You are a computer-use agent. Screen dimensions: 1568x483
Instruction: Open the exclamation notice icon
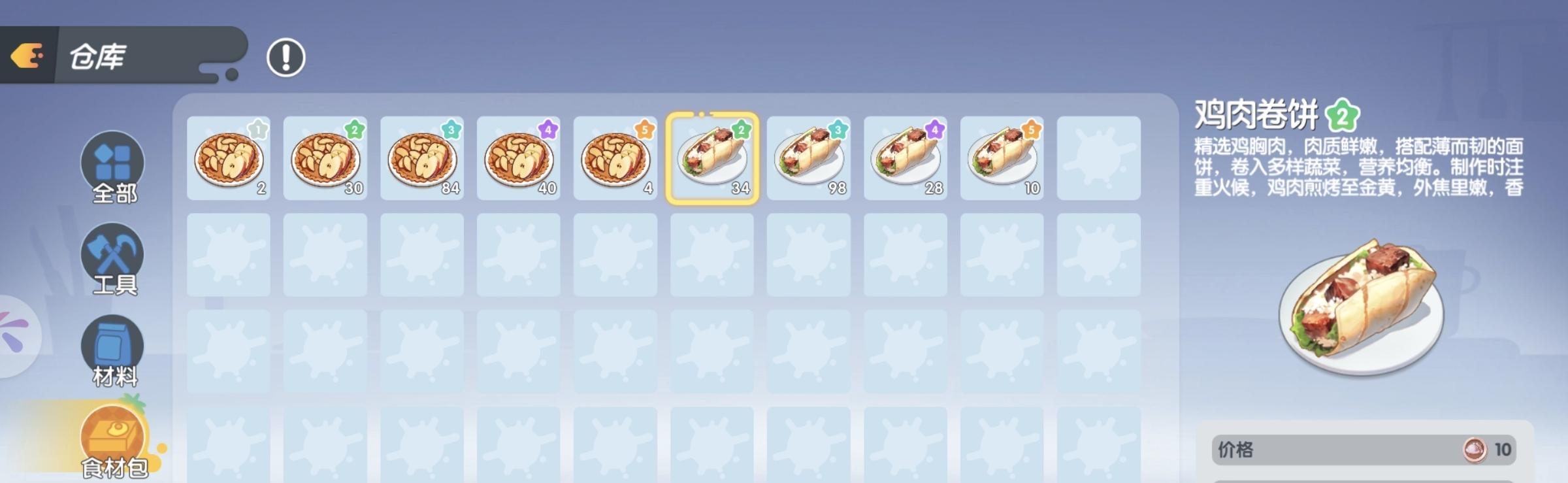pyautogui.click(x=286, y=57)
